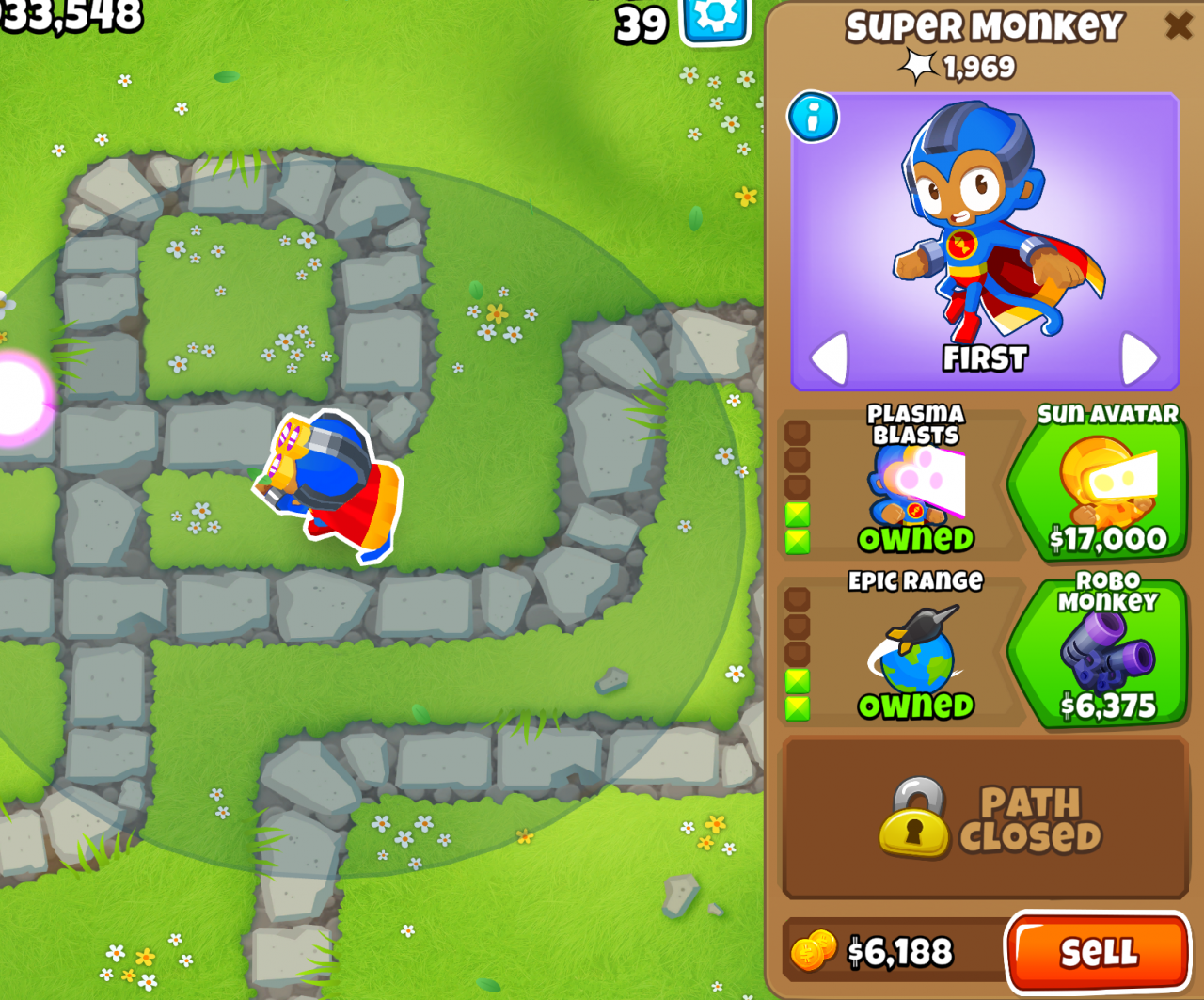Click the coin icon near cash total

pos(814,952)
